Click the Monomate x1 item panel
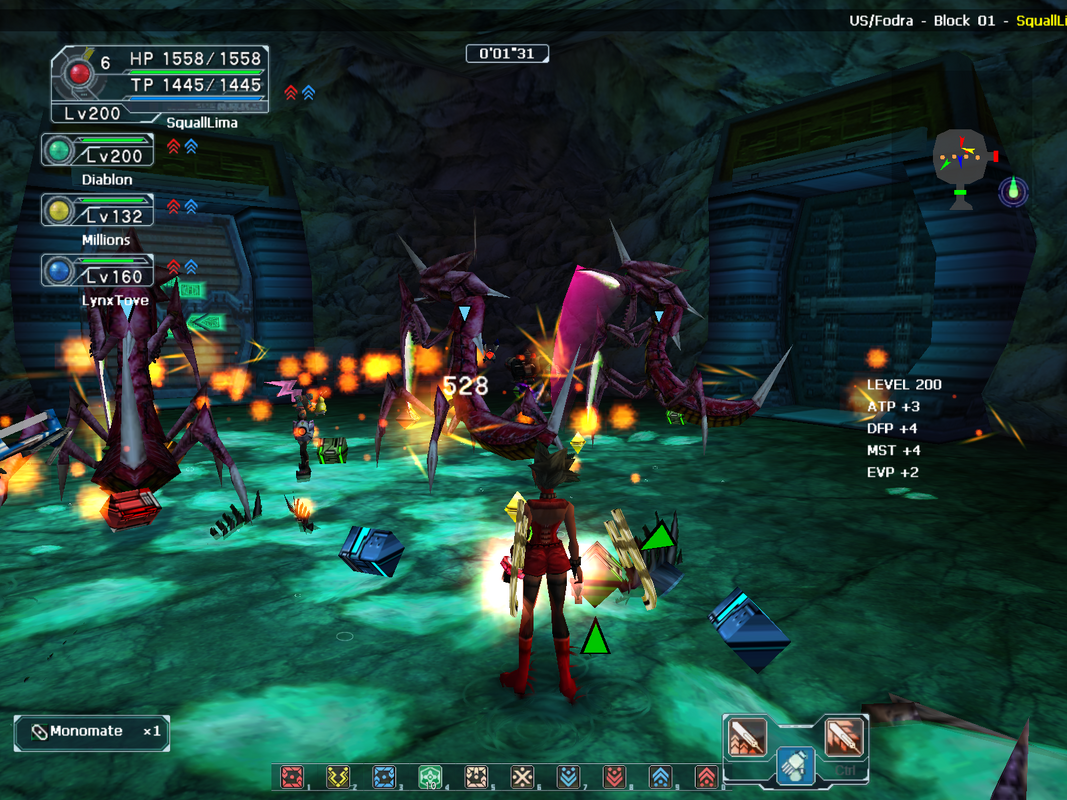 pos(92,732)
